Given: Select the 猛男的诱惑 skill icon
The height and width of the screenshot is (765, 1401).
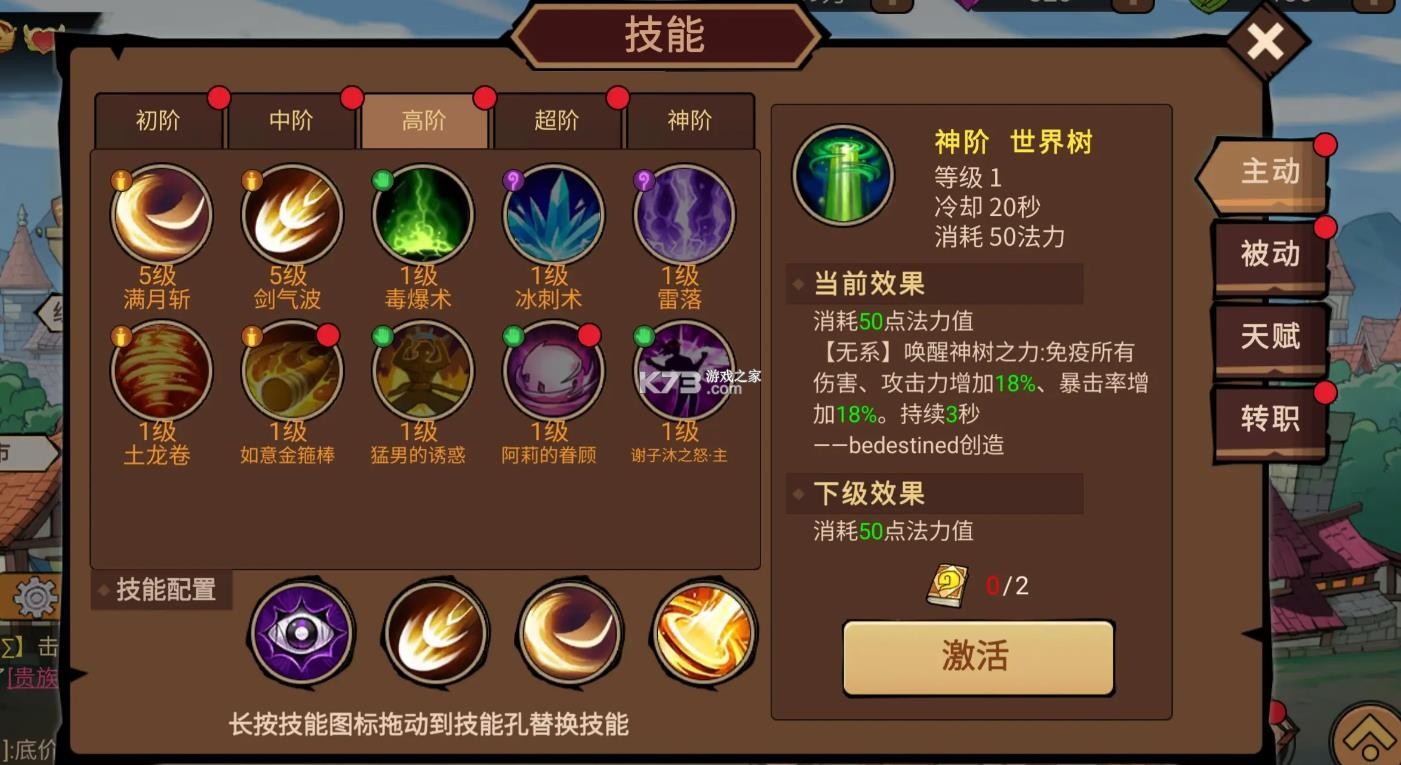Looking at the screenshot, I should point(421,370).
